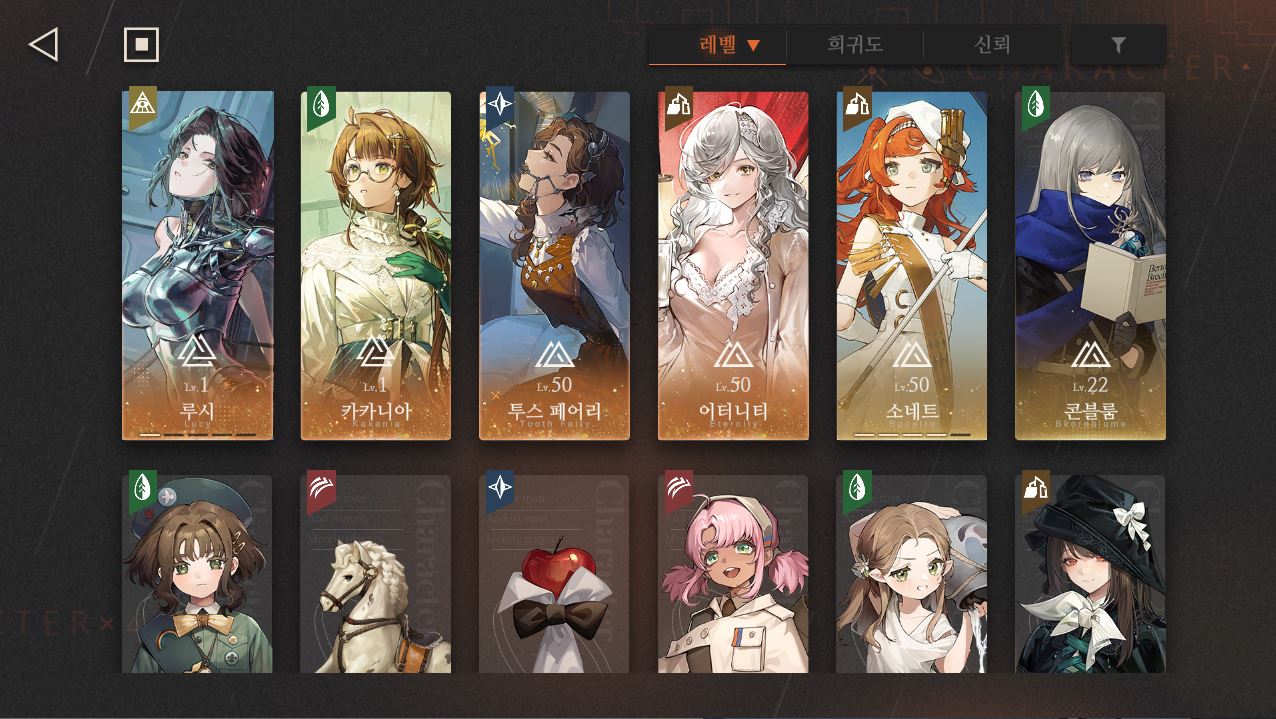Choose the black witch hat girl card
The height and width of the screenshot is (719, 1276).
pos(1090,574)
